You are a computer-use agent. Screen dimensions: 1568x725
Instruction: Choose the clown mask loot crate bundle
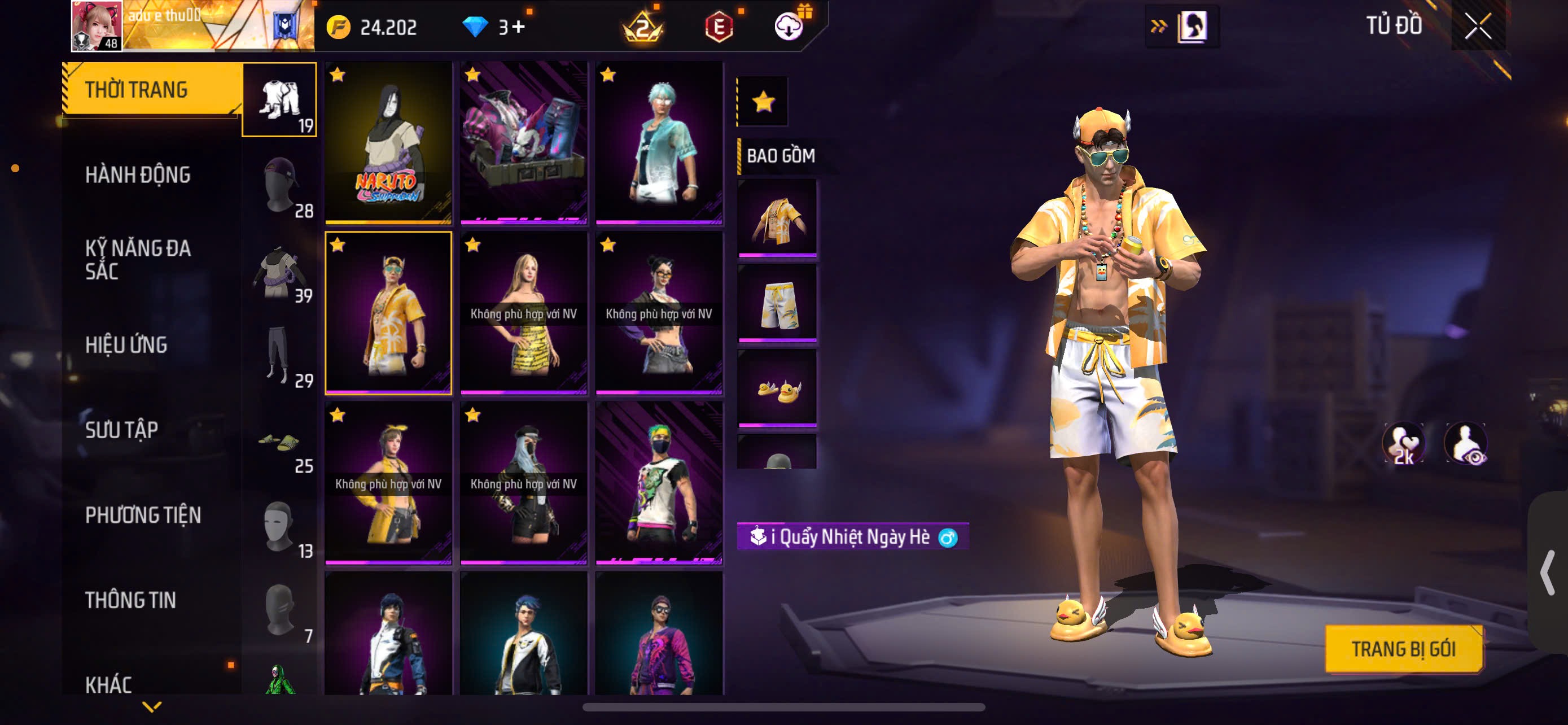(523, 142)
